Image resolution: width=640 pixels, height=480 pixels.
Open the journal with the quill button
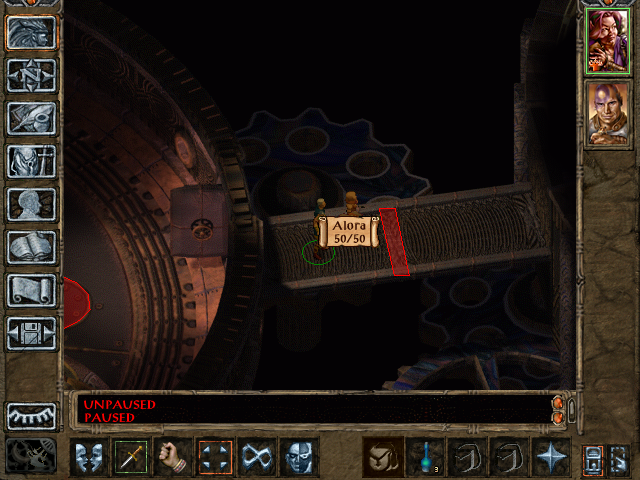(x=31, y=118)
